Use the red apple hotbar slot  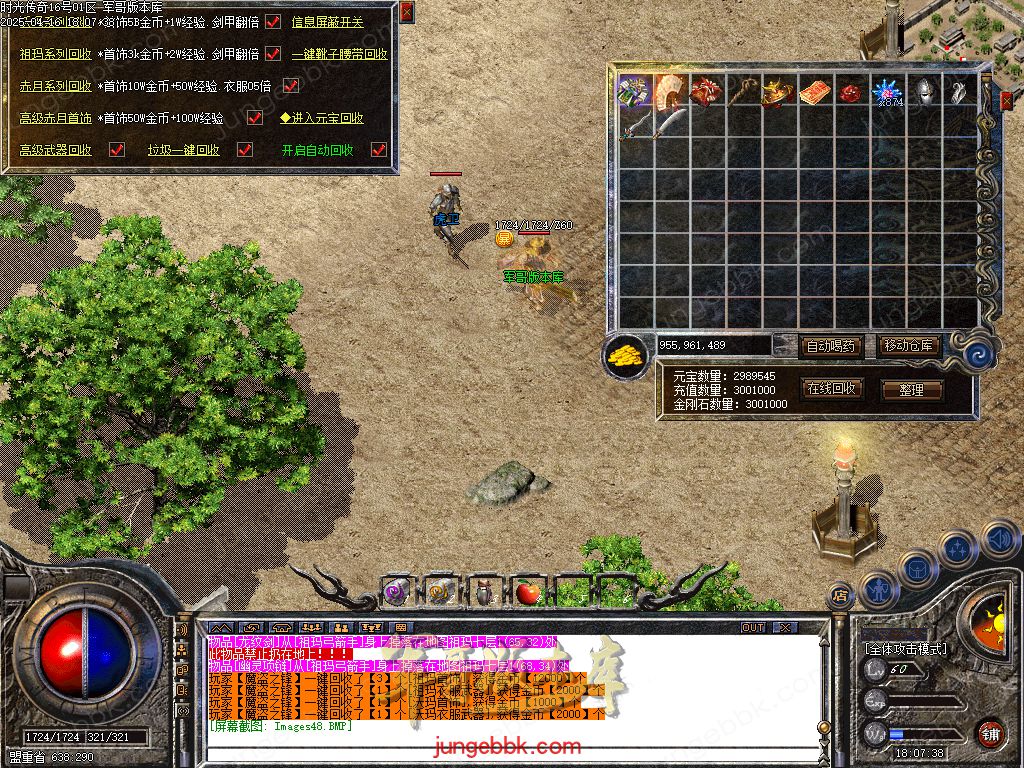[x=528, y=593]
